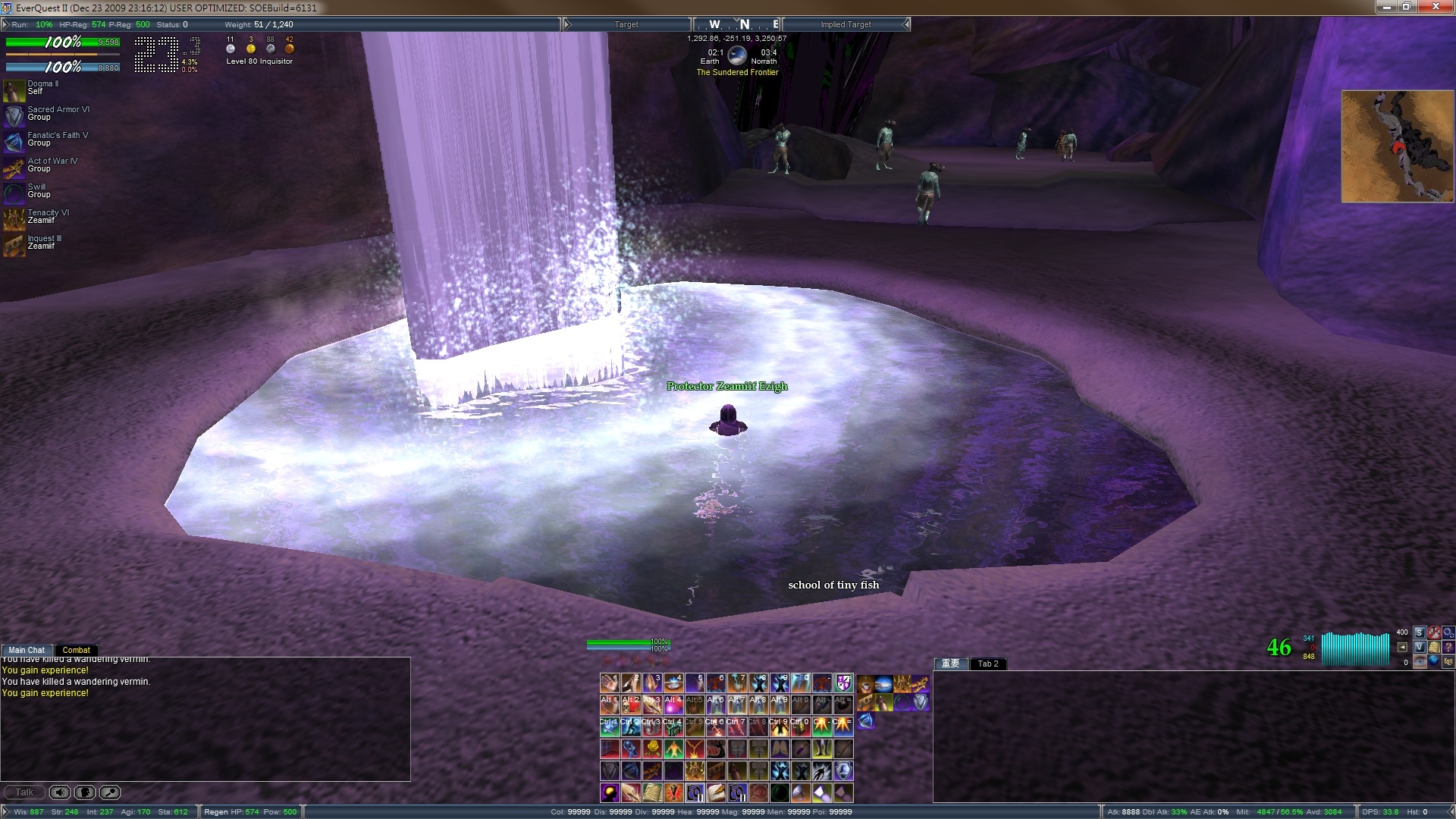This screenshot has width=1456, height=819.
Task: Click the Talk voice chat button
Action: point(24,792)
